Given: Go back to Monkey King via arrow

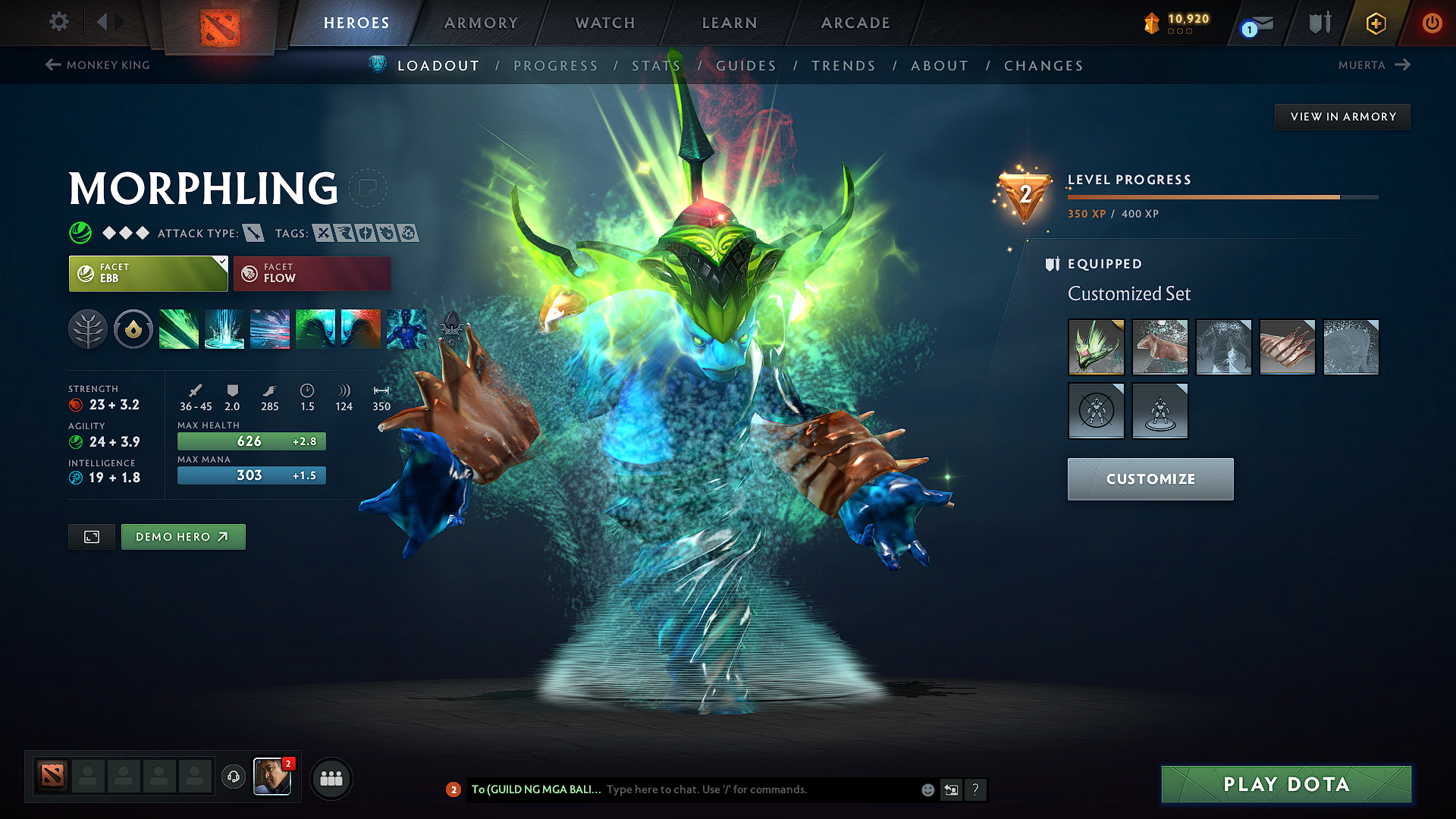Looking at the screenshot, I should pos(52,65).
